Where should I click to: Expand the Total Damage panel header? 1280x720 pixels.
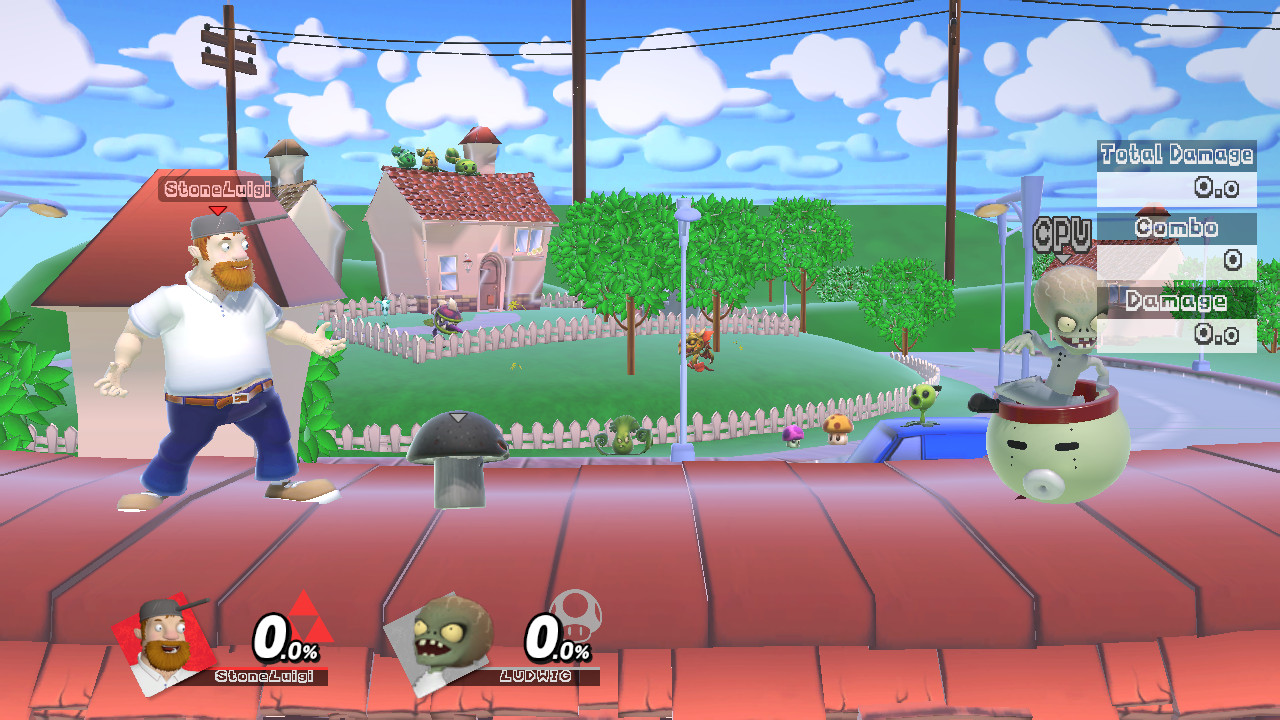[x=1176, y=155]
